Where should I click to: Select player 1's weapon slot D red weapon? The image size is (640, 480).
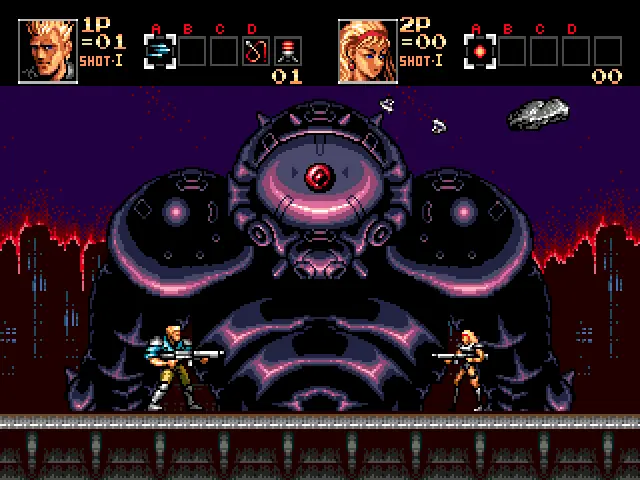[256, 50]
